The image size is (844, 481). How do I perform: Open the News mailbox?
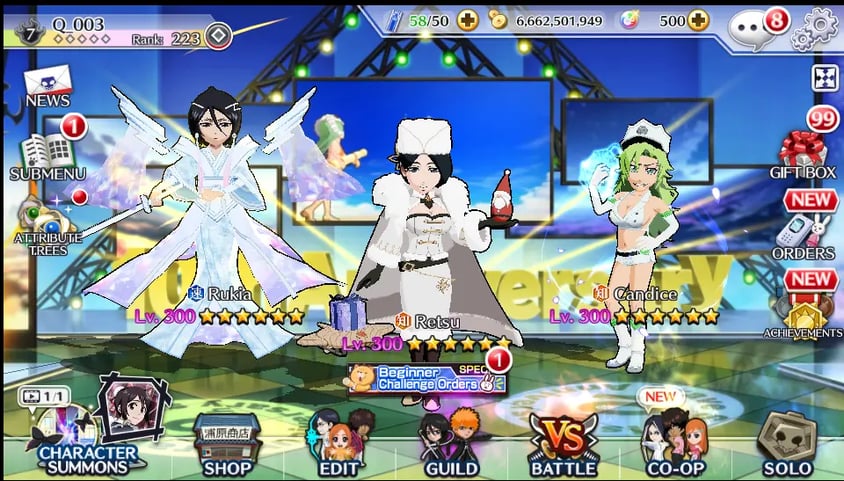[x=47, y=83]
